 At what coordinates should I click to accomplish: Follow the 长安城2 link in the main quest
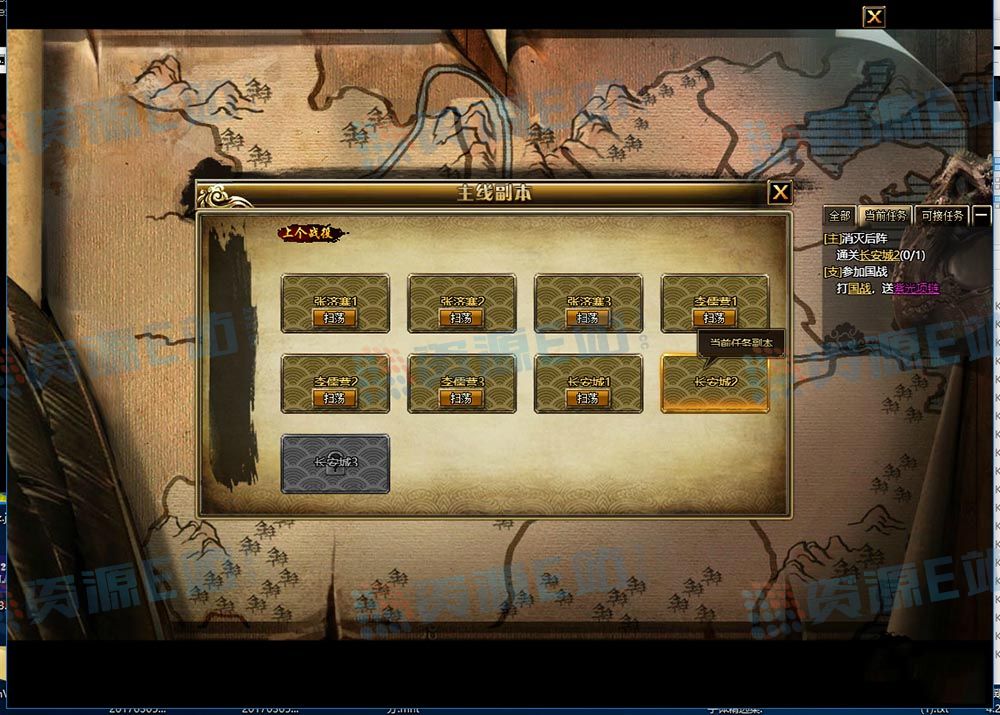click(x=879, y=256)
